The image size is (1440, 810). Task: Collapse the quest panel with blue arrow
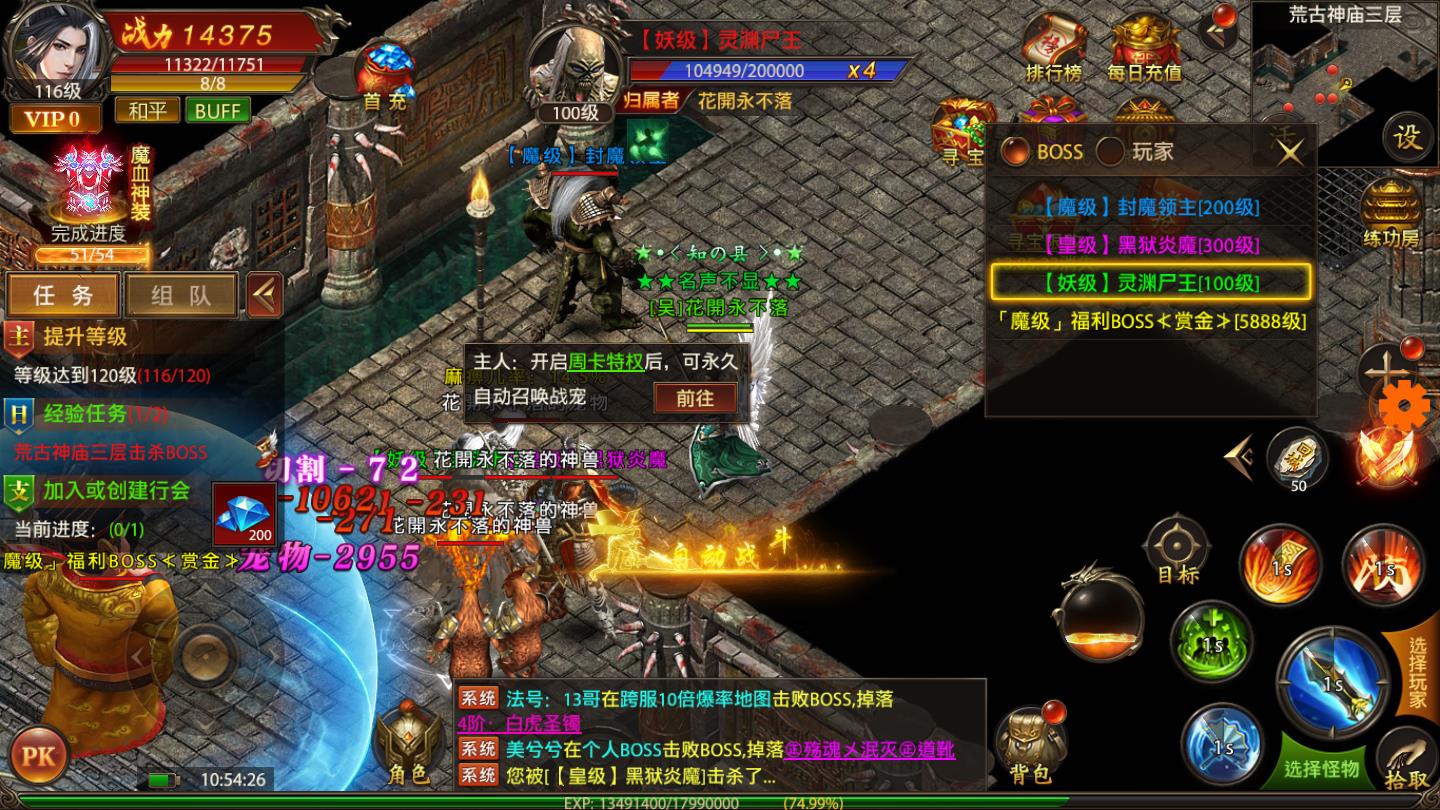click(x=264, y=294)
